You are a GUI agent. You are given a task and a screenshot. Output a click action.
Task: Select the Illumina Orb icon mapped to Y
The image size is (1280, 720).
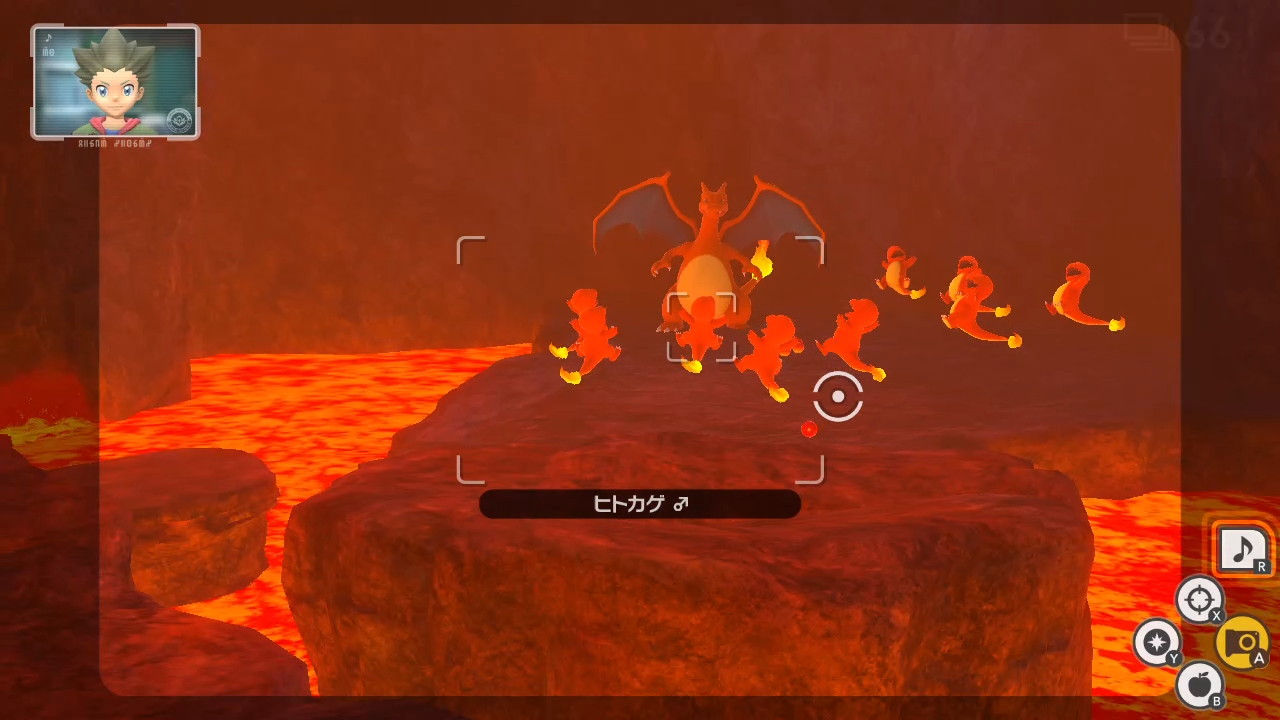click(x=1157, y=643)
